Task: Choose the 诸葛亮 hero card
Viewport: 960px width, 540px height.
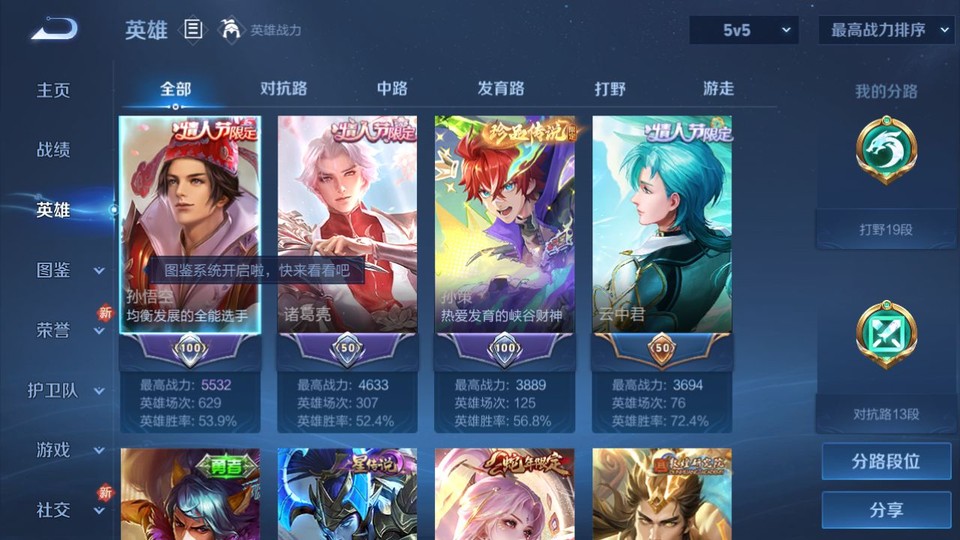Action: pyautogui.click(x=347, y=225)
